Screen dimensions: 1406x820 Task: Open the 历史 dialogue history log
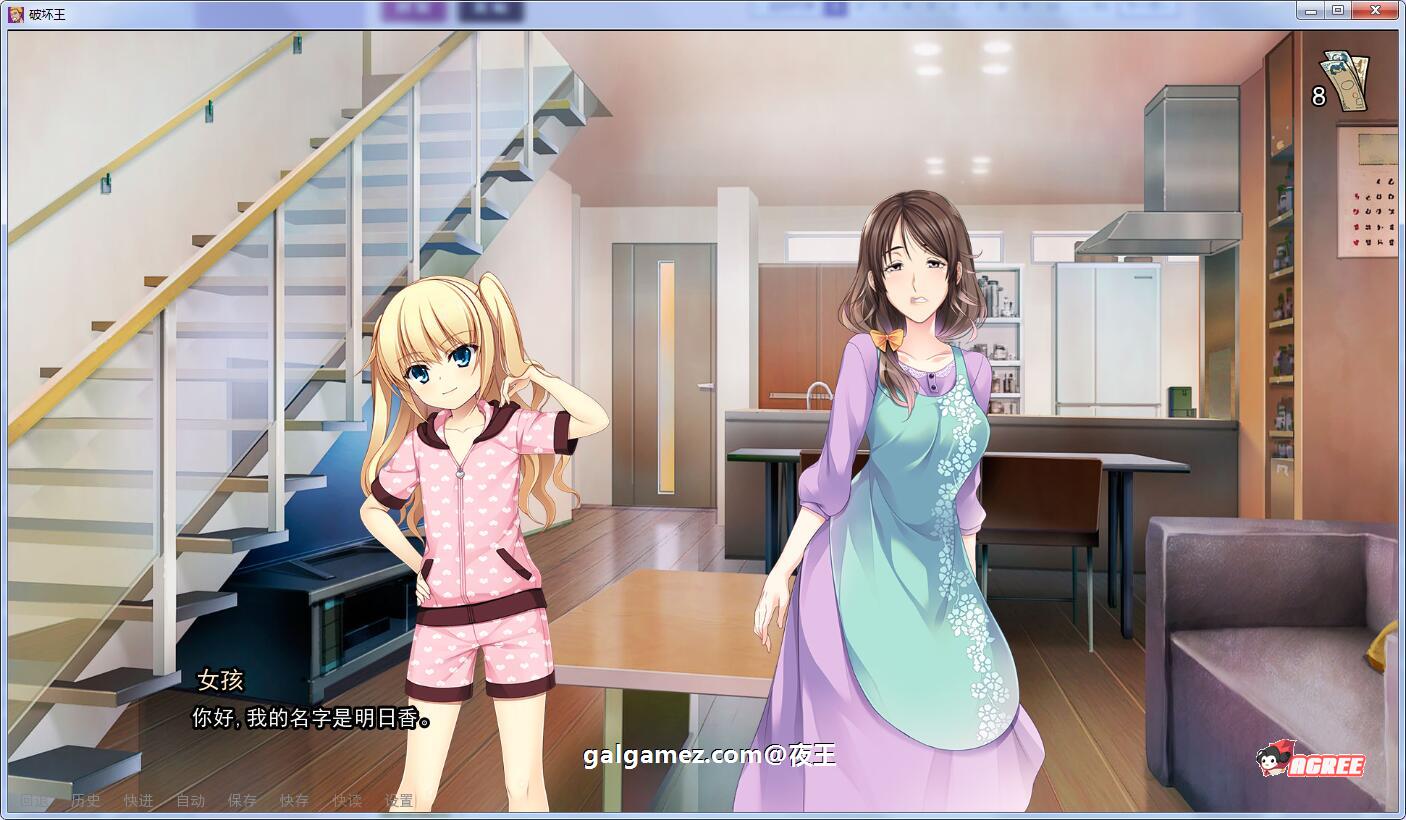pos(87,801)
